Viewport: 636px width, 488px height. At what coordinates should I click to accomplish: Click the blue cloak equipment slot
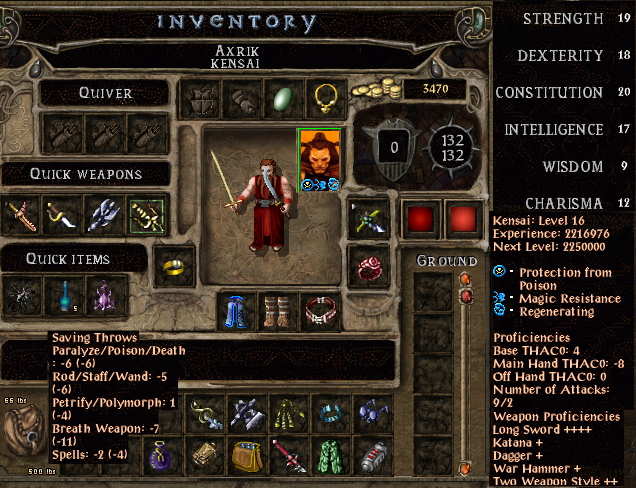[236, 311]
